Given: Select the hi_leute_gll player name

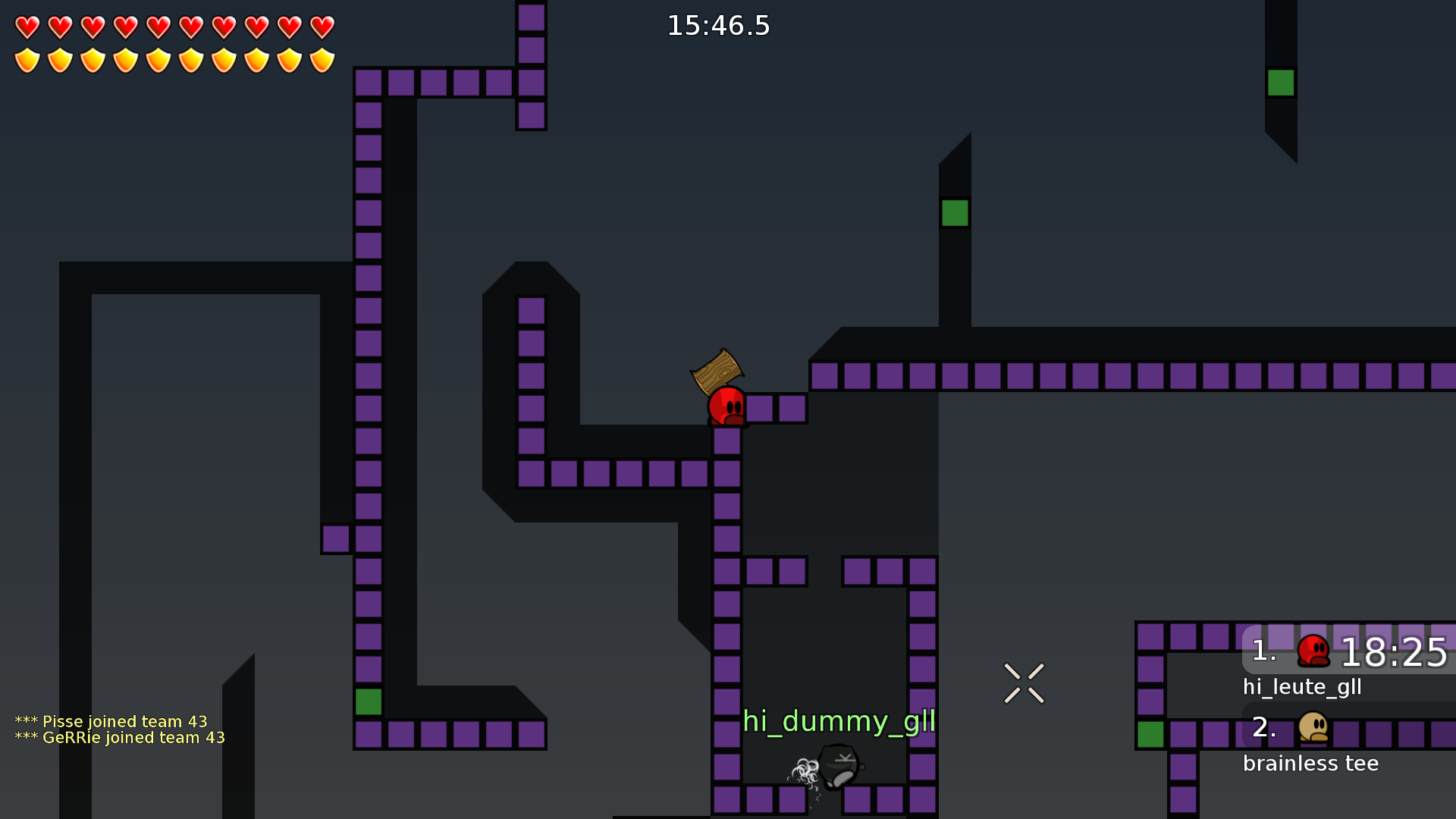Looking at the screenshot, I should [1301, 687].
